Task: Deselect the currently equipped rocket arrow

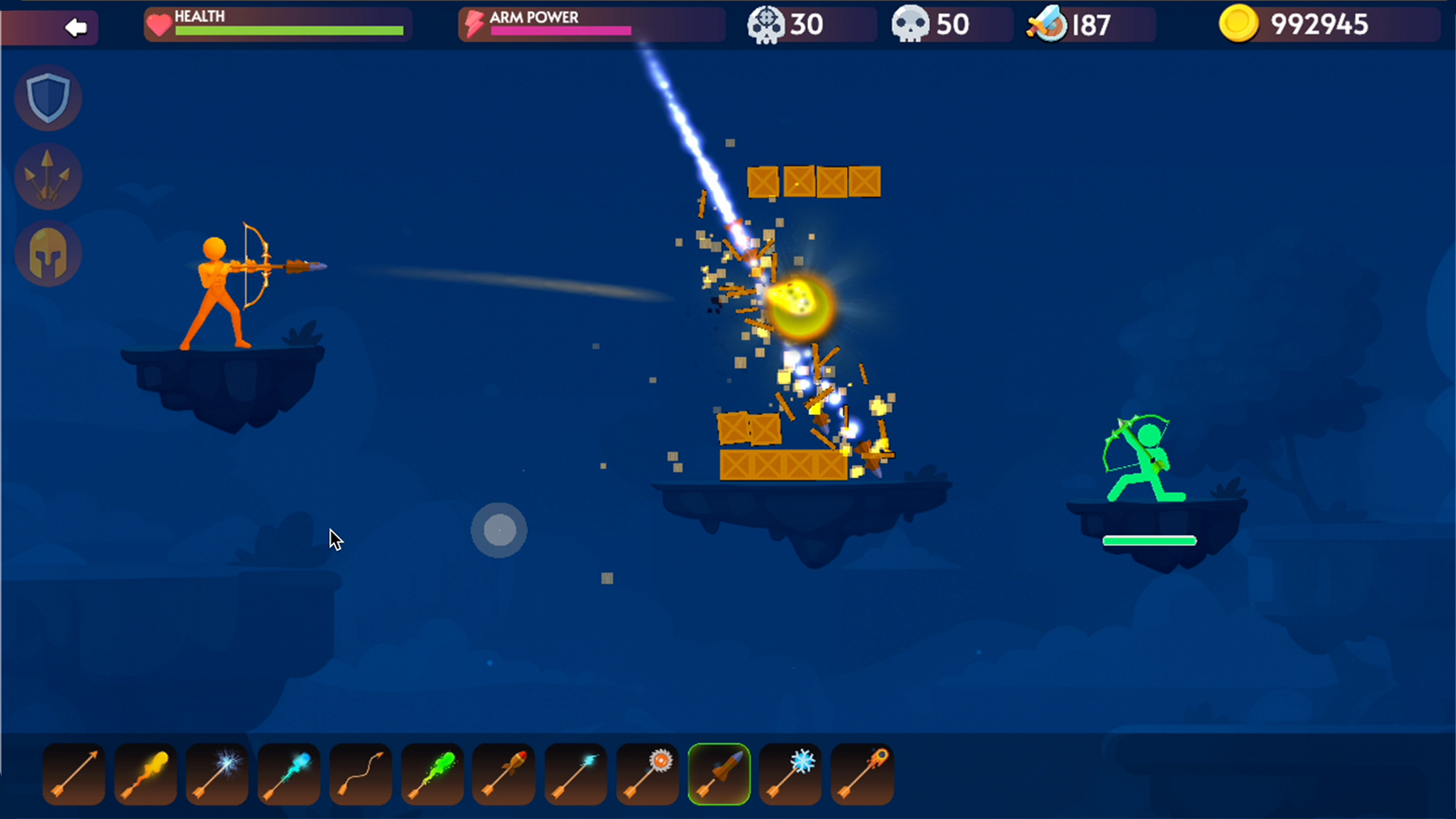Action: pos(719,773)
